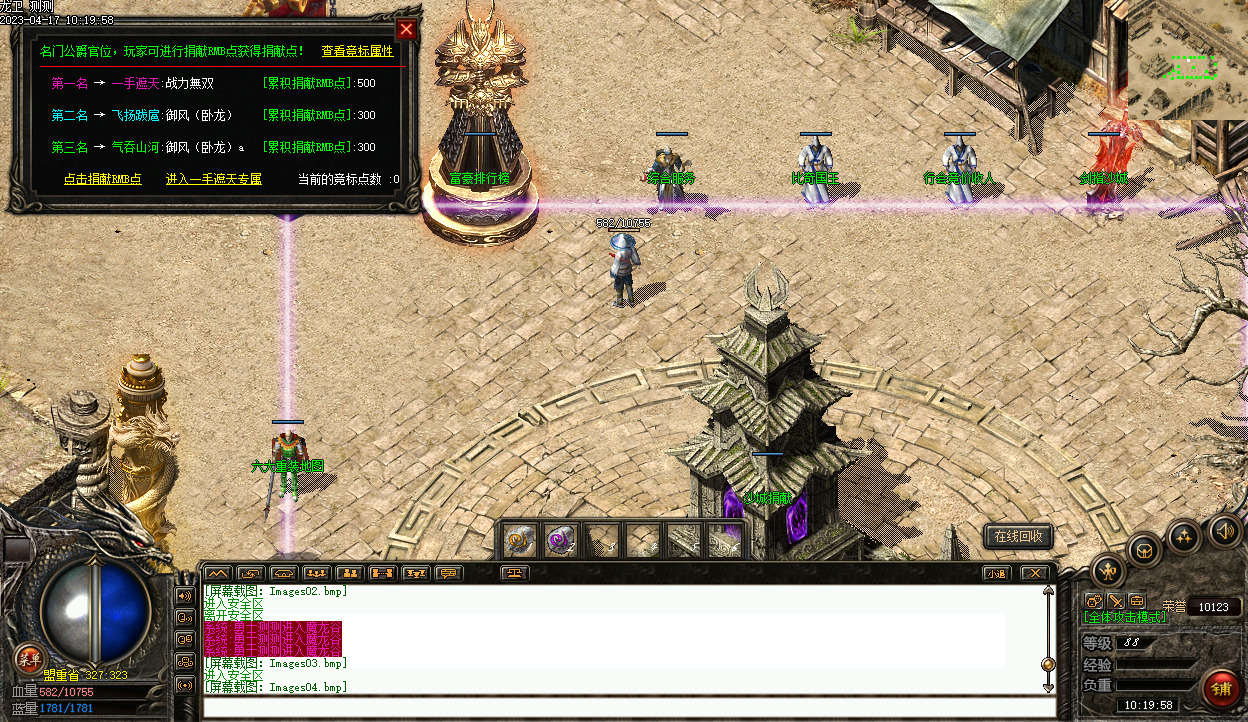Image resolution: width=1248 pixels, height=722 pixels.
Task: Open the 查看竞标属性 link
Action: pos(357,51)
